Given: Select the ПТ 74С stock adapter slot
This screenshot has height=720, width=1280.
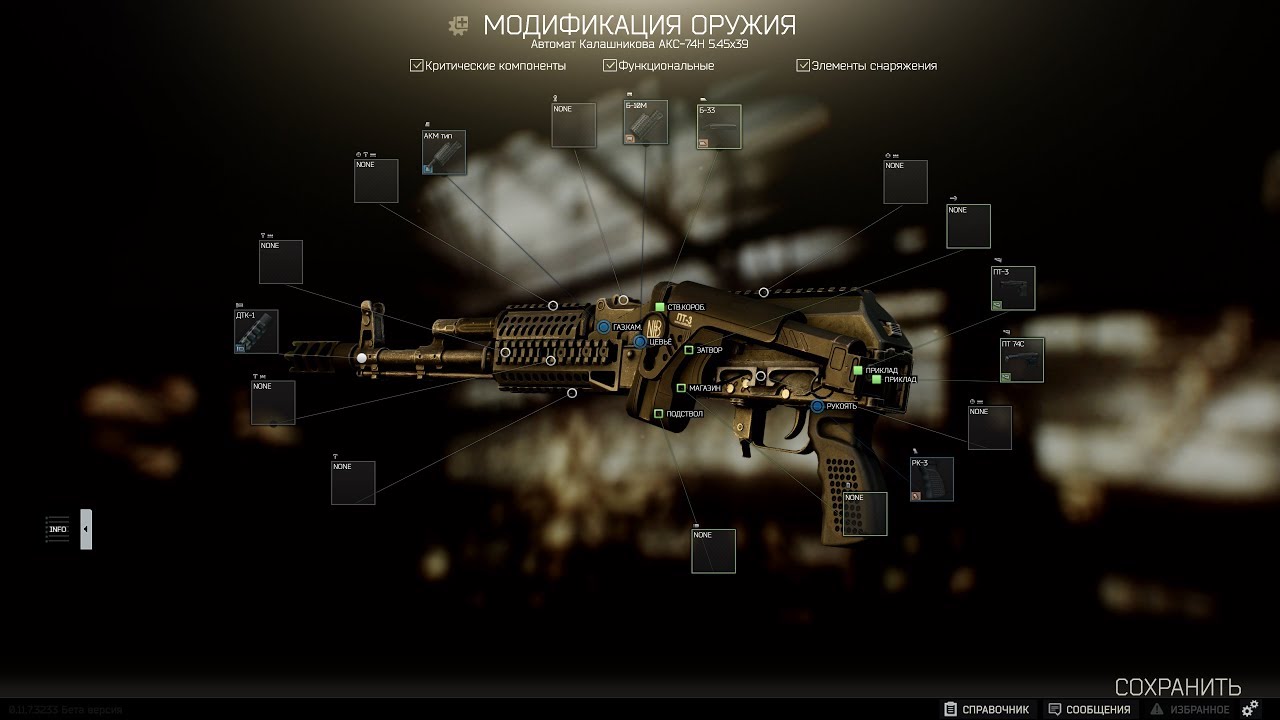Looking at the screenshot, I should pyautogui.click(x=1022, y=360).
